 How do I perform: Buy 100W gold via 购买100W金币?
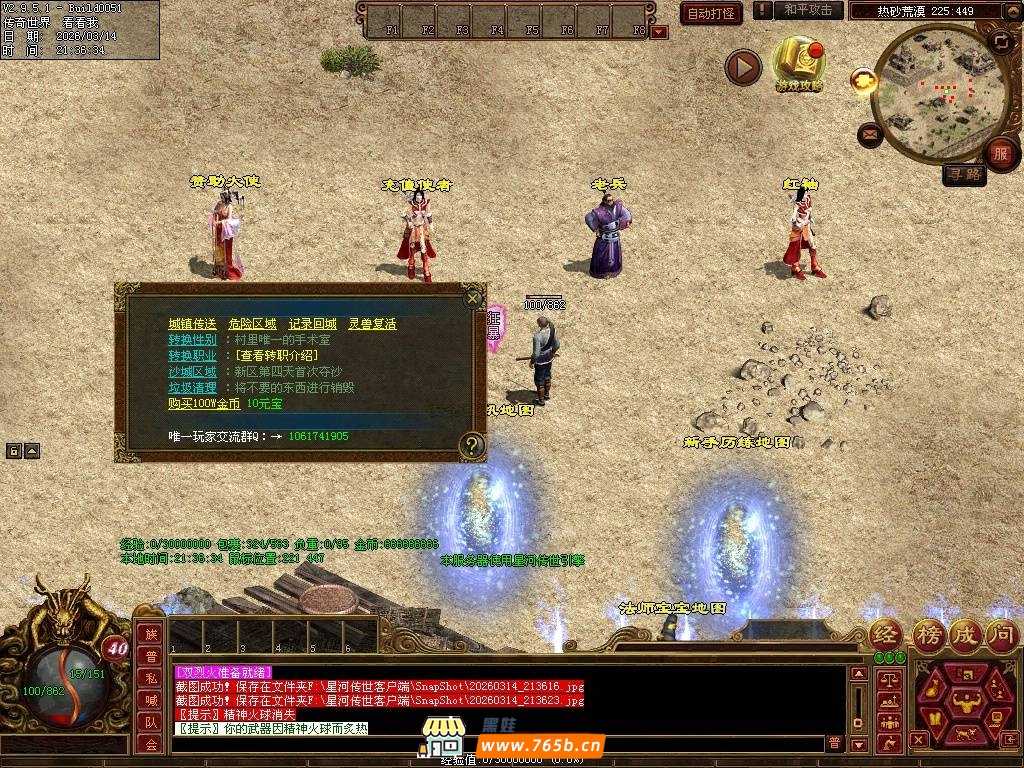[x=204, y=404]
